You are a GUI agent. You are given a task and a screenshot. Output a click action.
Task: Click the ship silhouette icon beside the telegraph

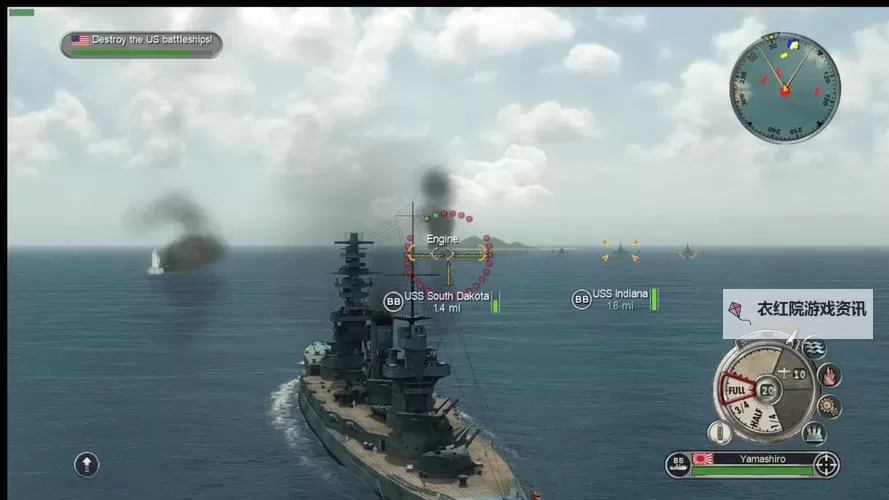pos(720,433)
